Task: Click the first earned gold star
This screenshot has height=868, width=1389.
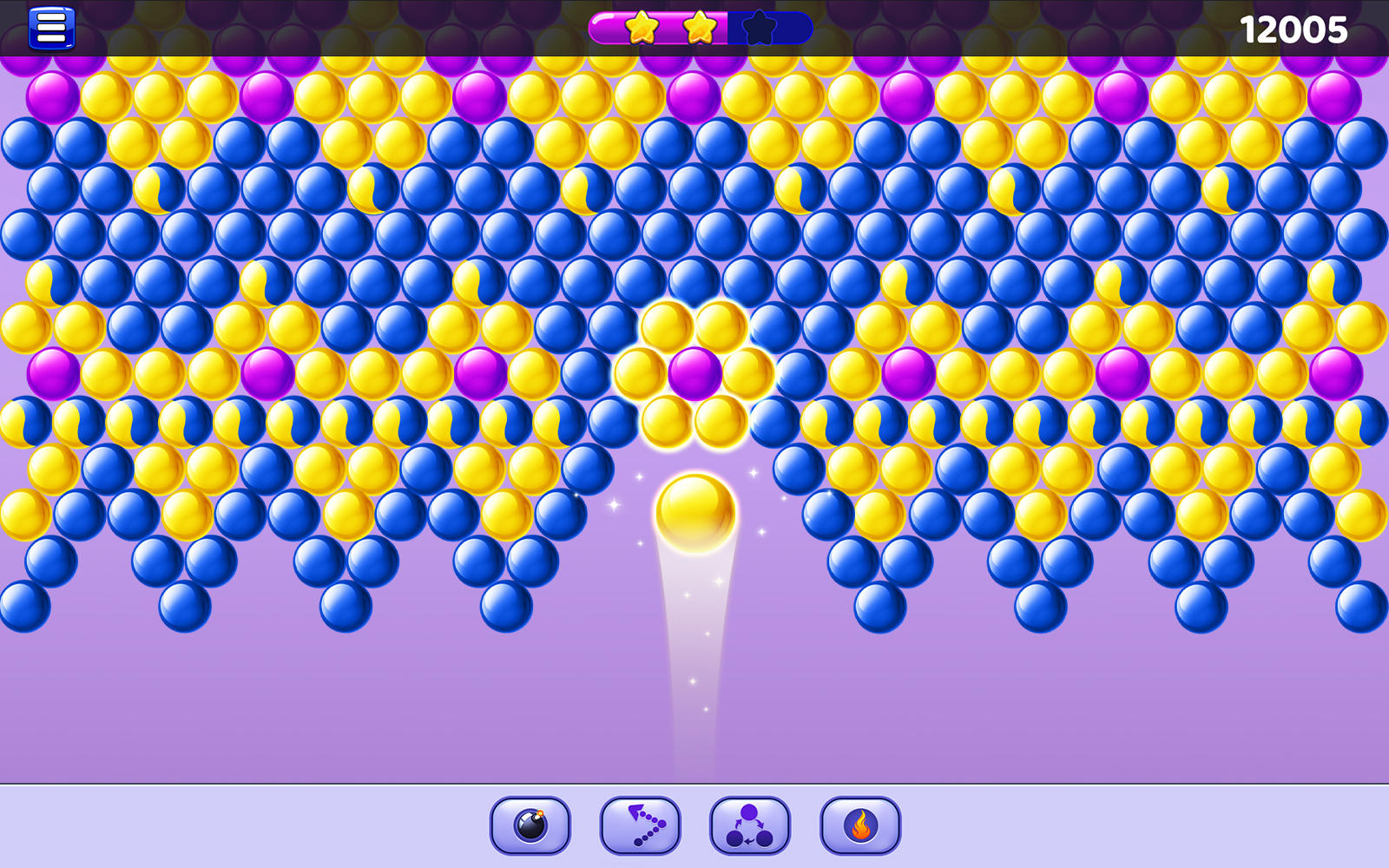Action: (x=642, y=26)
